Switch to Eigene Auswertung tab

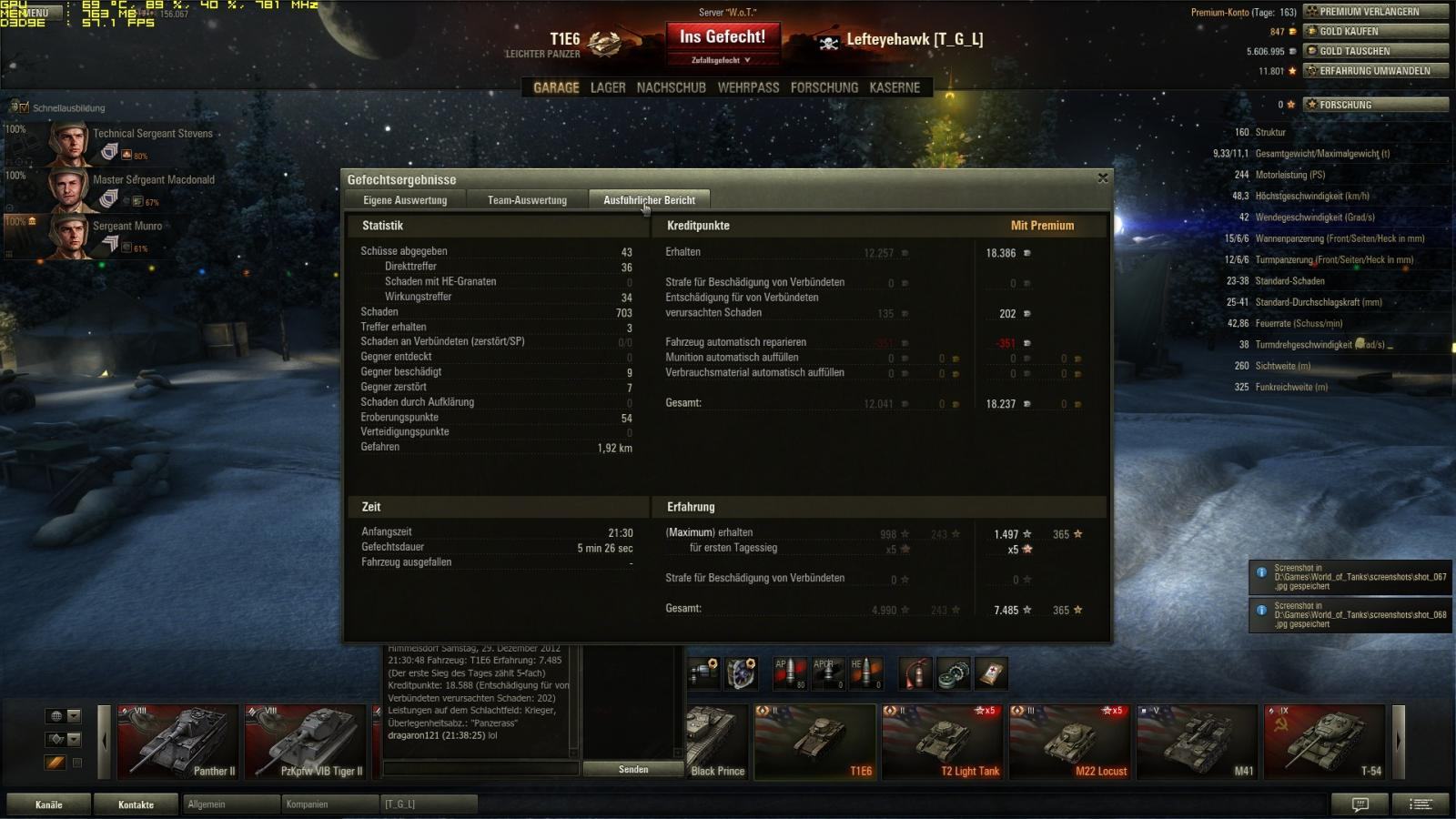point(405,200)
